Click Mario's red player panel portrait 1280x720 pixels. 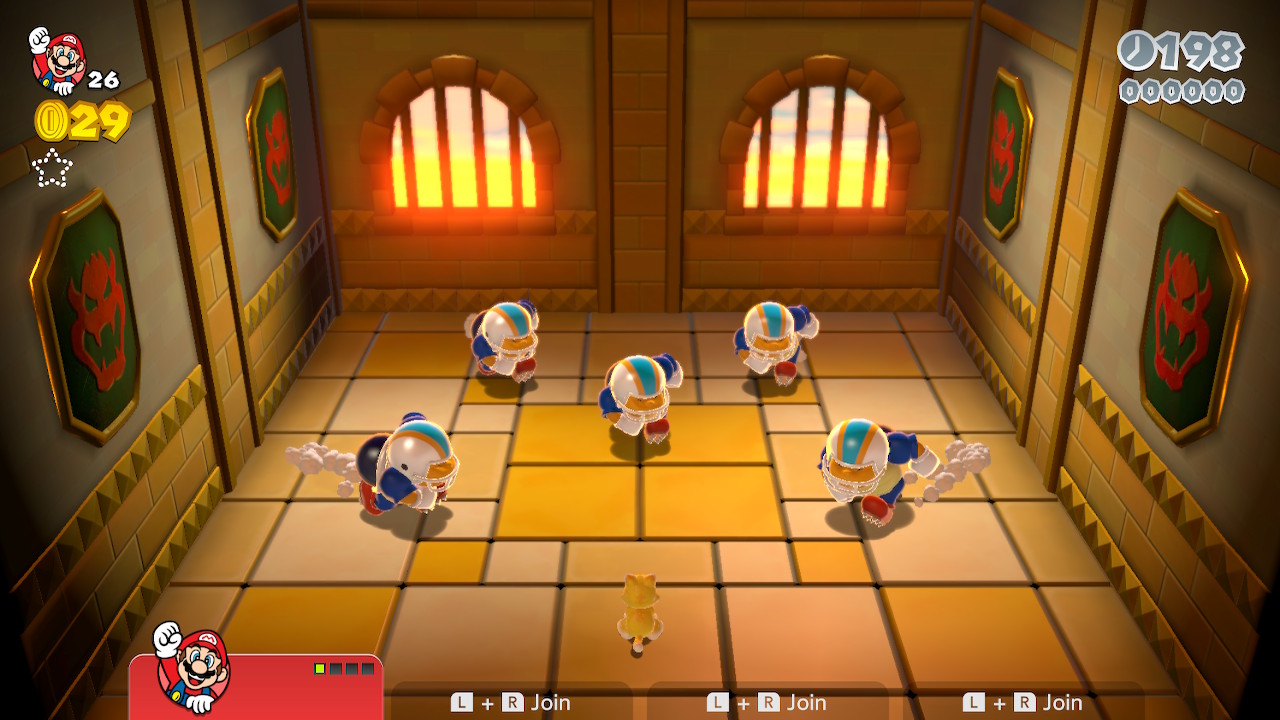click(x=193, y=667)
